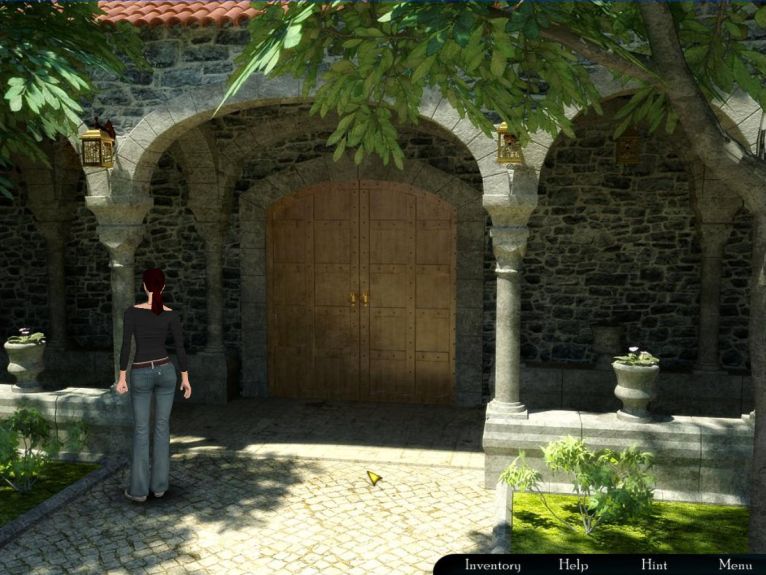The height and width of the screenshot is (575, 766).
Task: Request a Hint
Action: pyautogui.click(x=654, y=565)
